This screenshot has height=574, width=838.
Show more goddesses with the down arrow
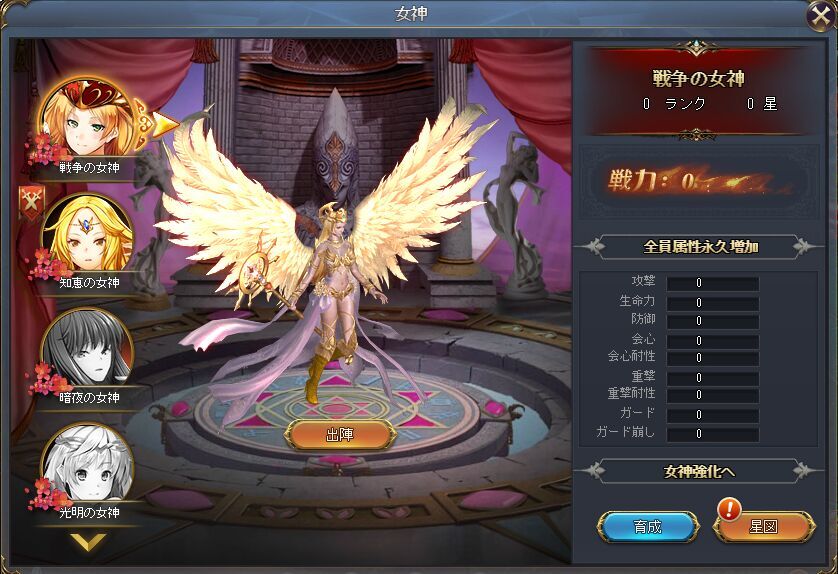pyautogui.click(x=89, y=542)
